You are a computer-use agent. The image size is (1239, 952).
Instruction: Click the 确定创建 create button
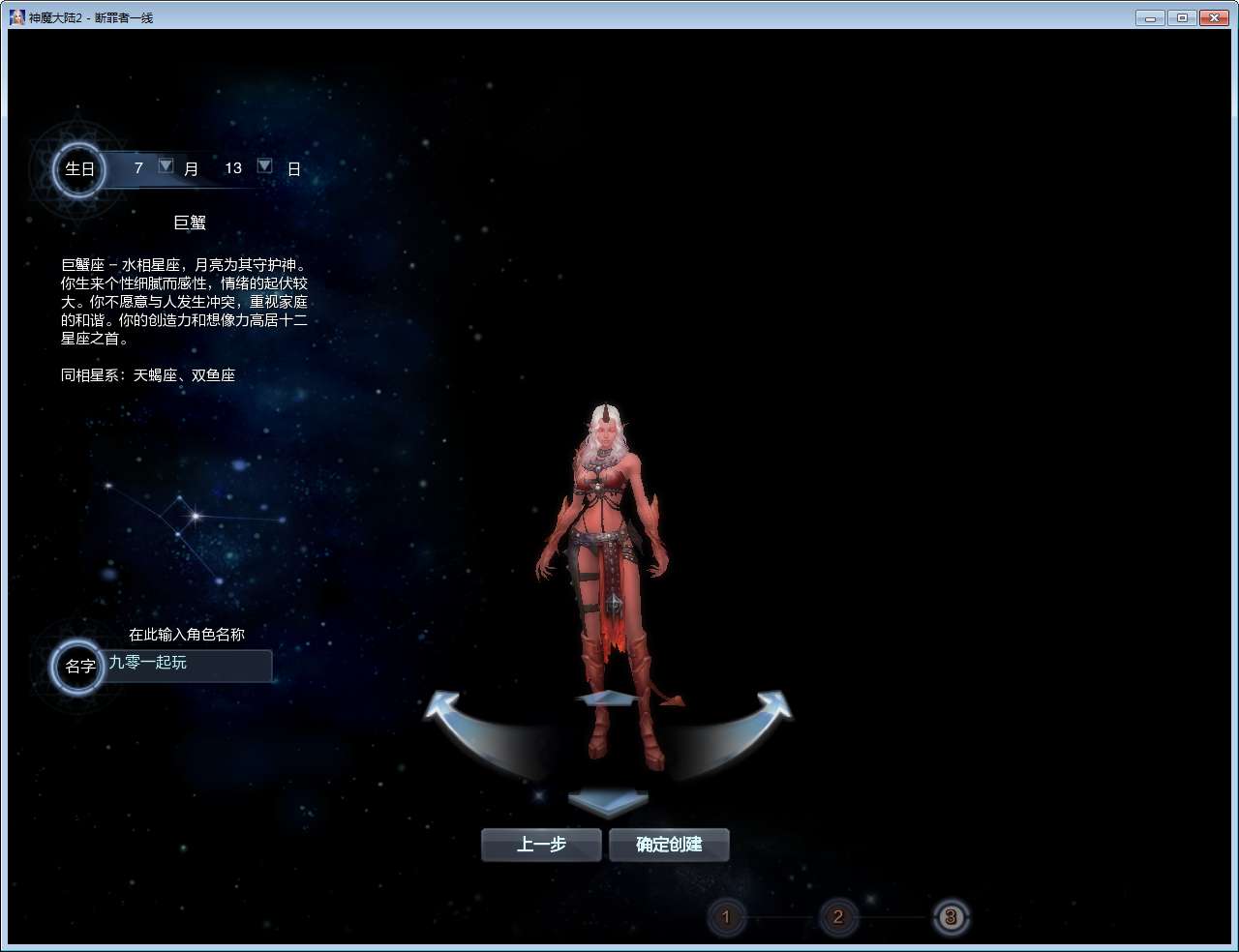[668, 845]
